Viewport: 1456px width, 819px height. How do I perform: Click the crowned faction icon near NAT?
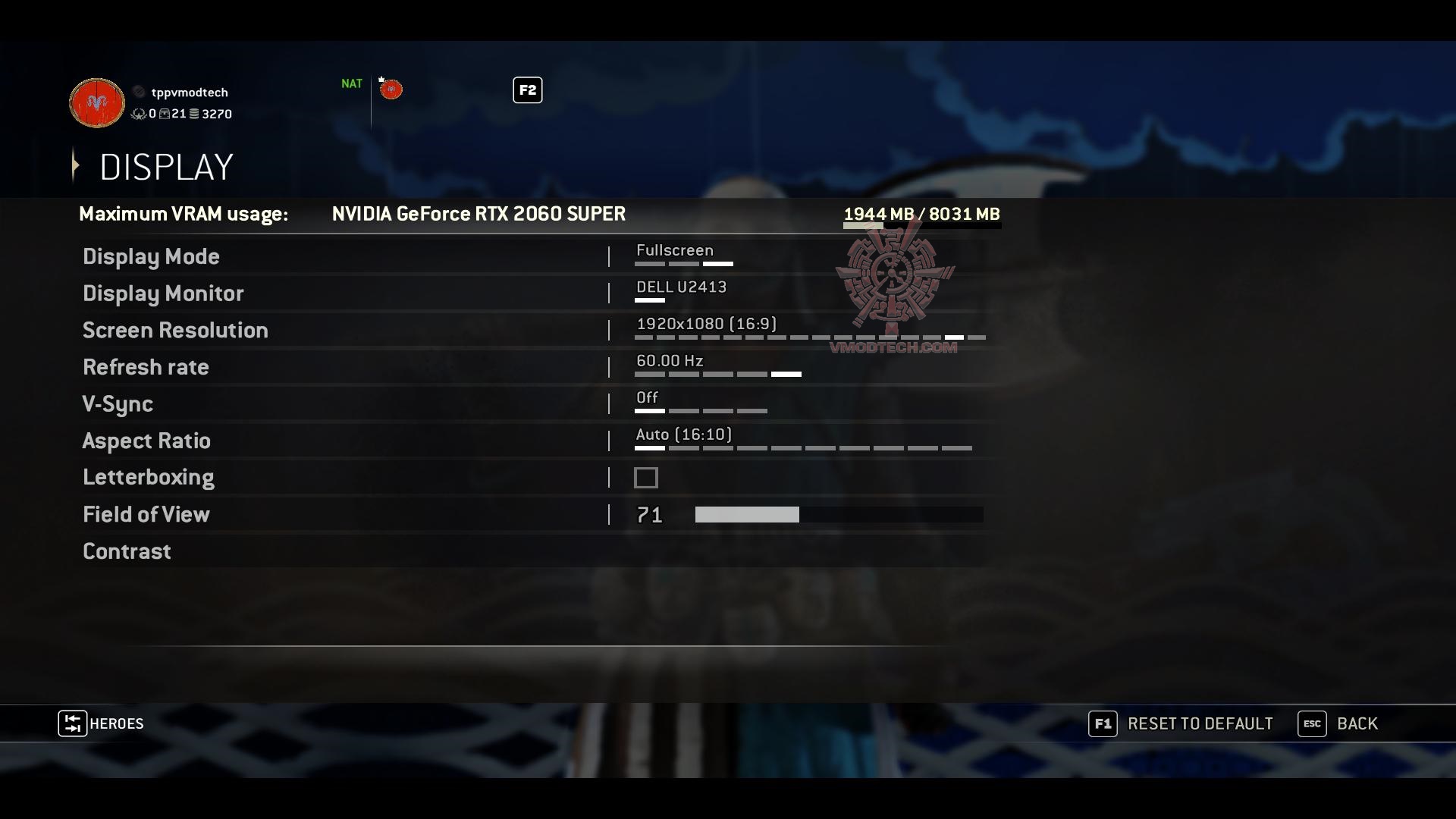coord(391,89)
